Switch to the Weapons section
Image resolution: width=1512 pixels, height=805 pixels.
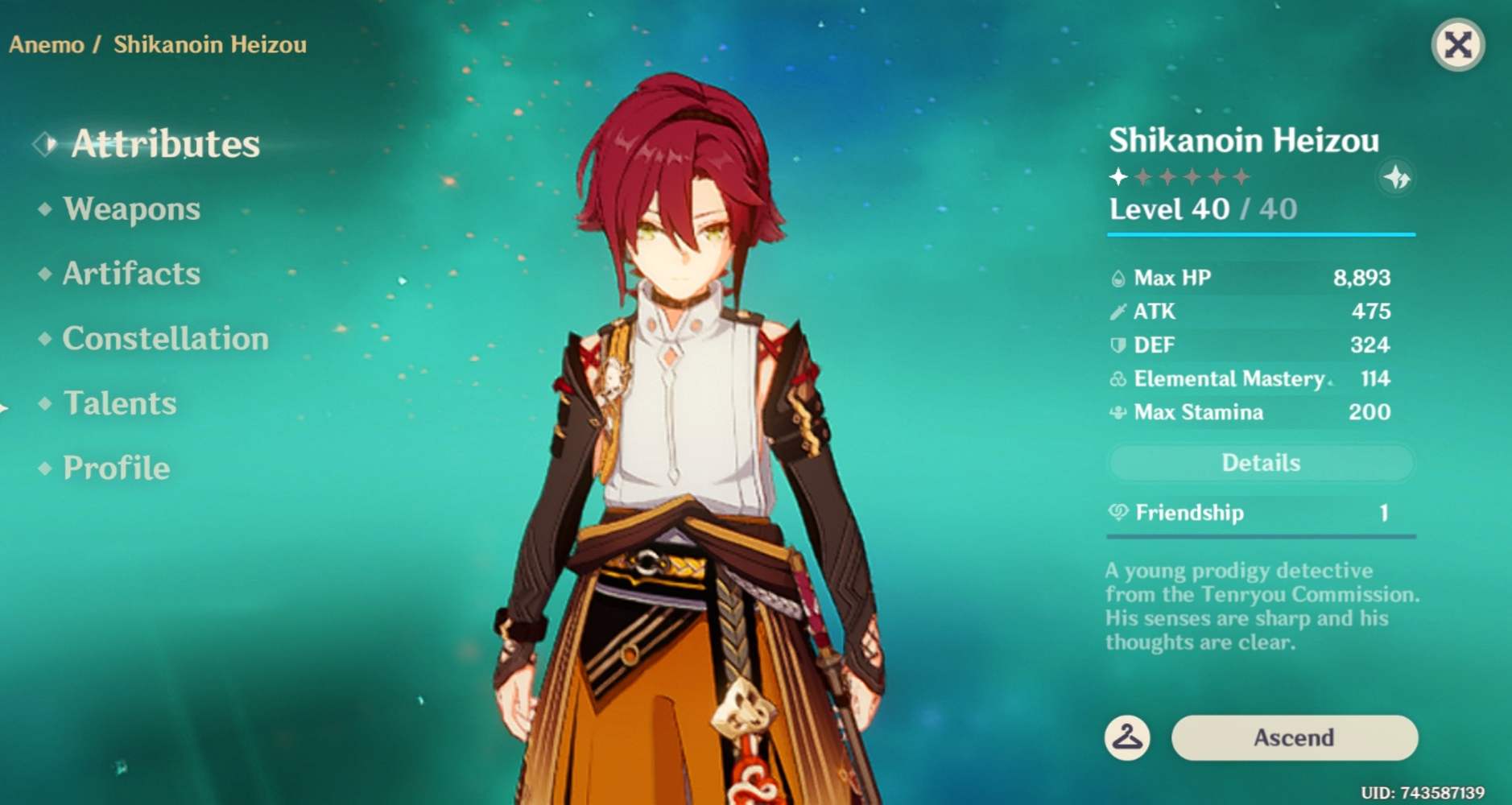pos(133,209)
